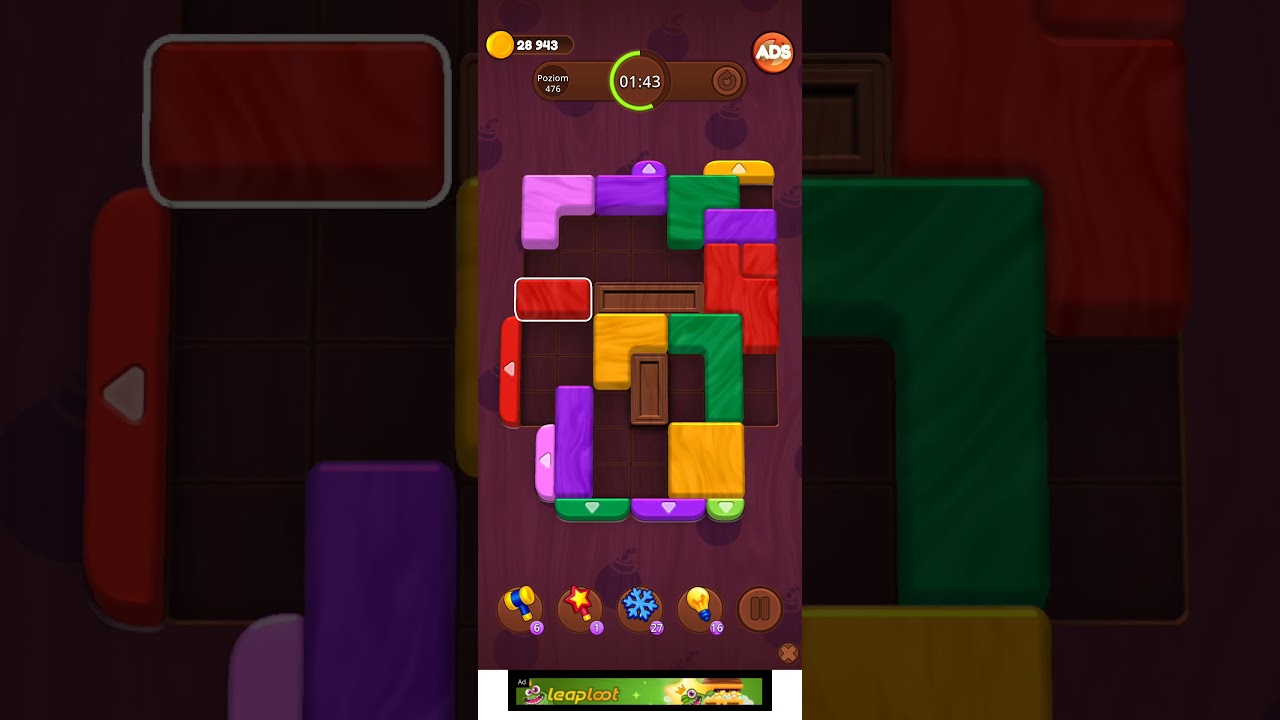Tap the yellow block with up arrow

coord(740,170)
